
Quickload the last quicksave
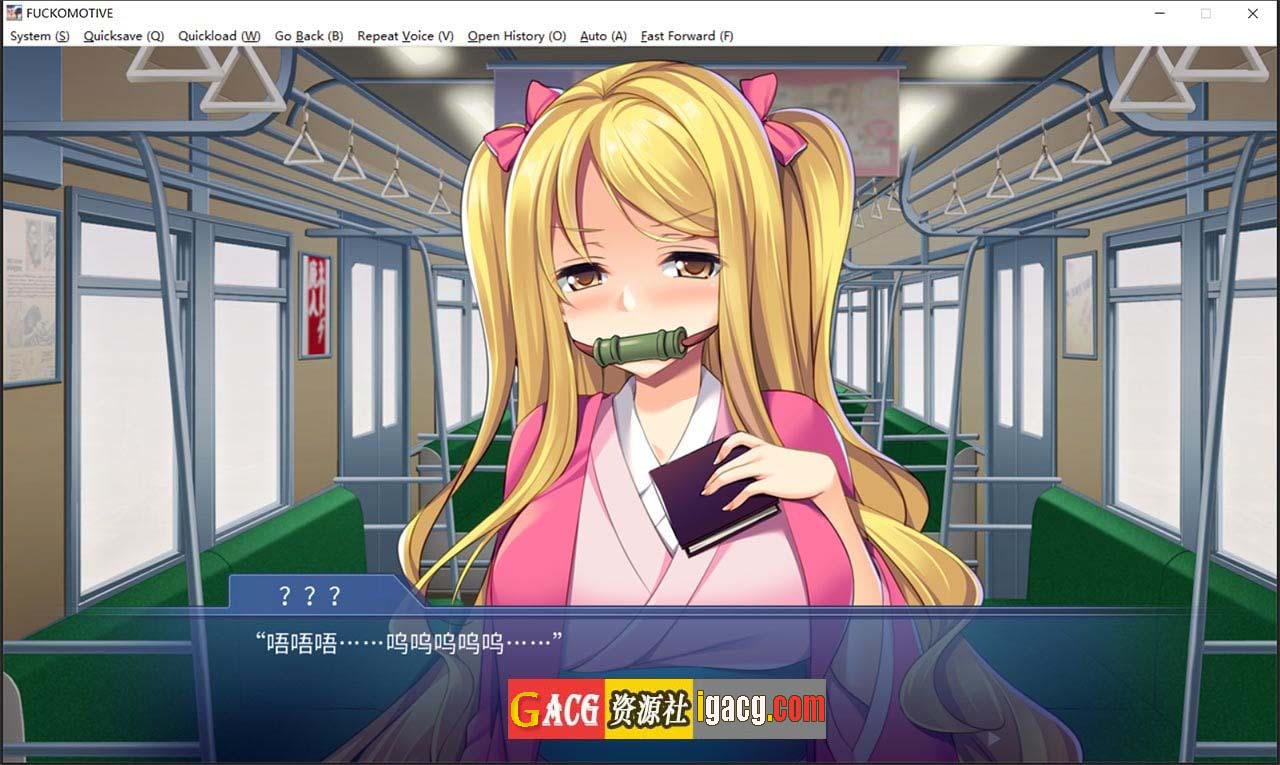219,36
